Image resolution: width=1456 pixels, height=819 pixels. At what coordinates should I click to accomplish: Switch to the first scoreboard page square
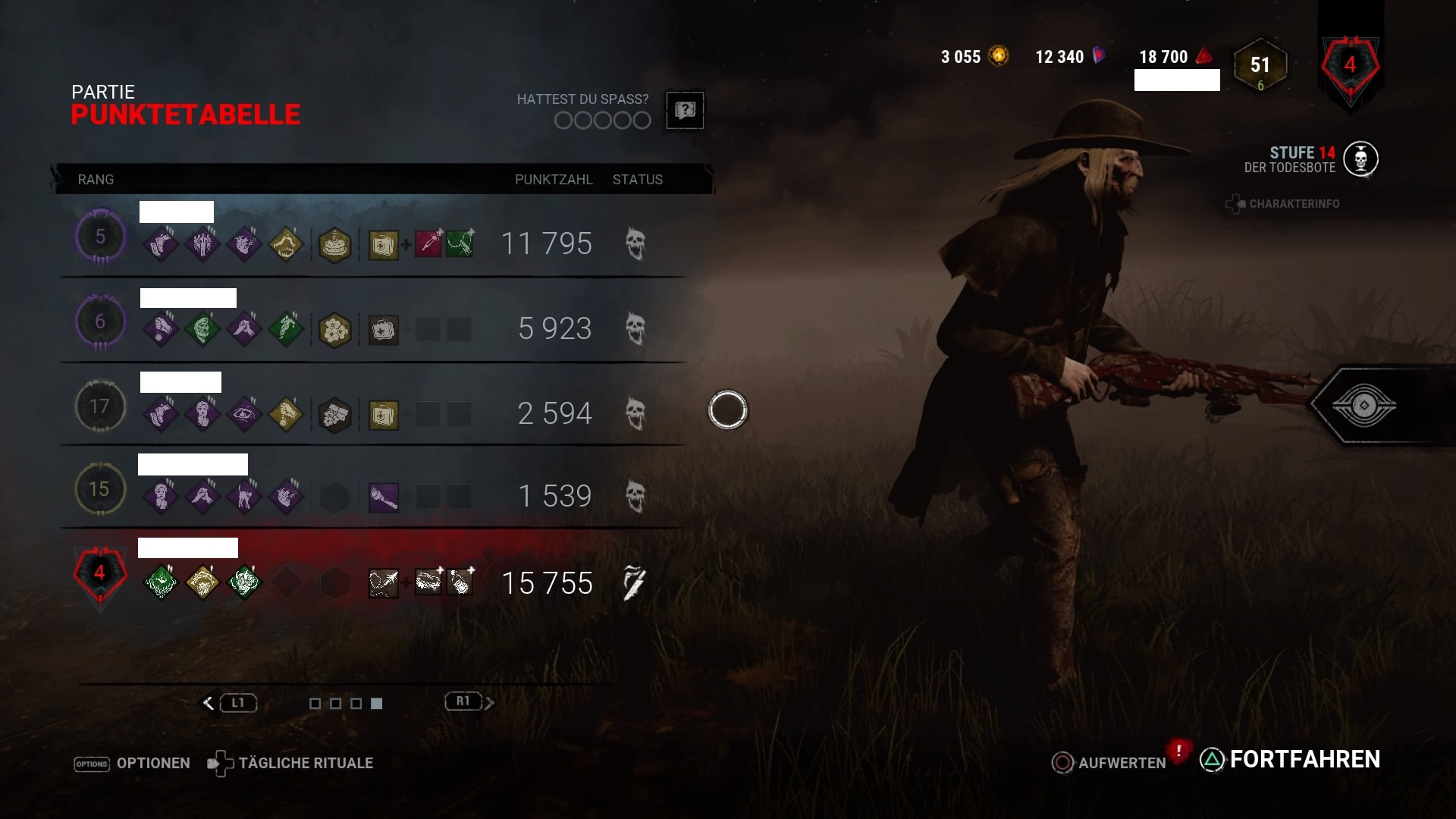(315, 703)
